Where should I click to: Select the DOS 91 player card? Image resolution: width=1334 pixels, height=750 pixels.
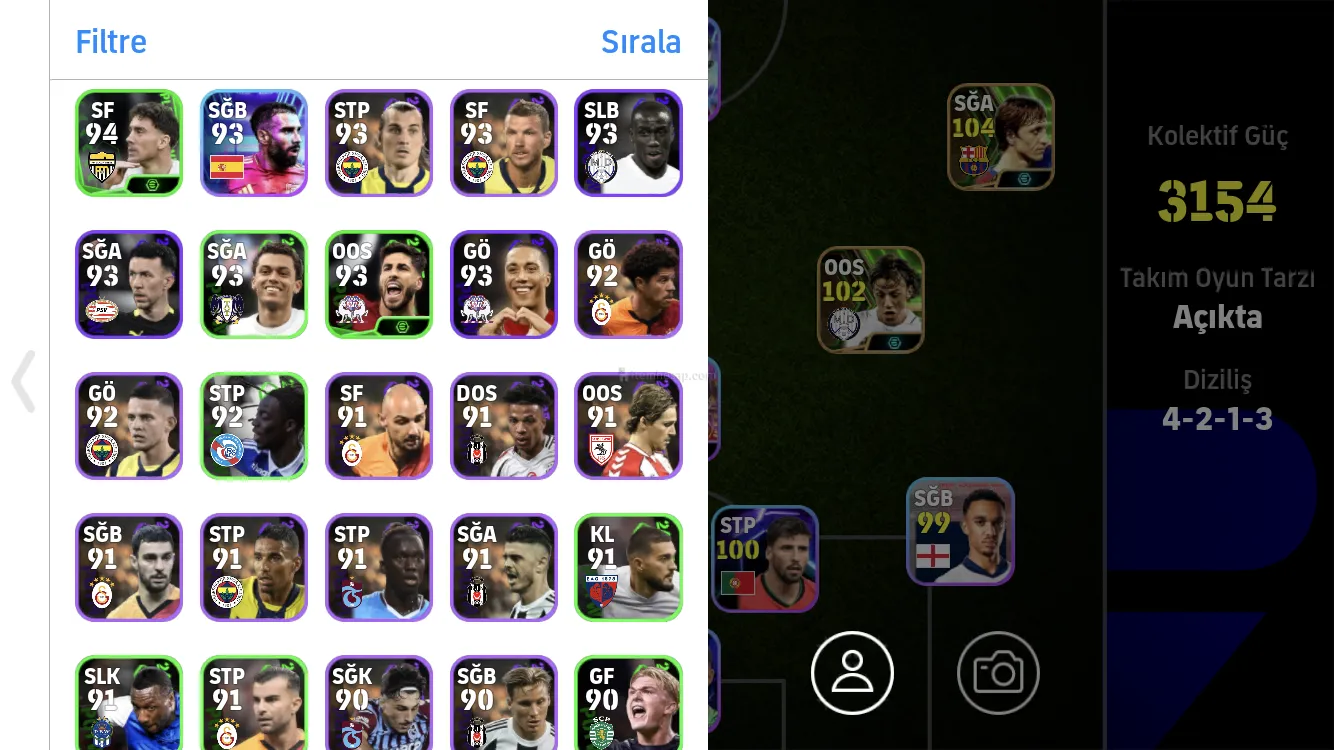coord(504,426)
